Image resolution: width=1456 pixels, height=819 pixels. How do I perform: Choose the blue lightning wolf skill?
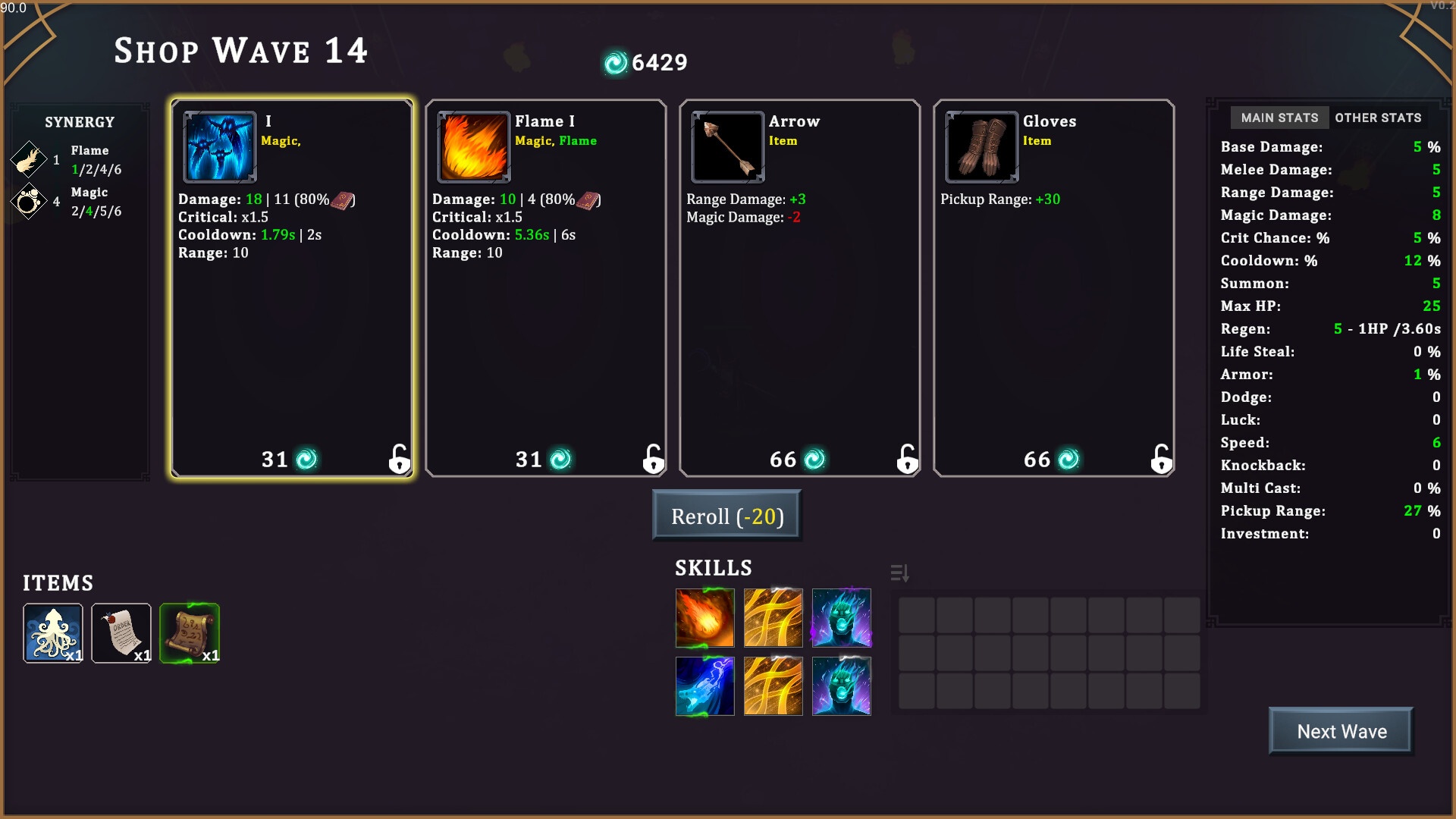[x=704, y=686]
